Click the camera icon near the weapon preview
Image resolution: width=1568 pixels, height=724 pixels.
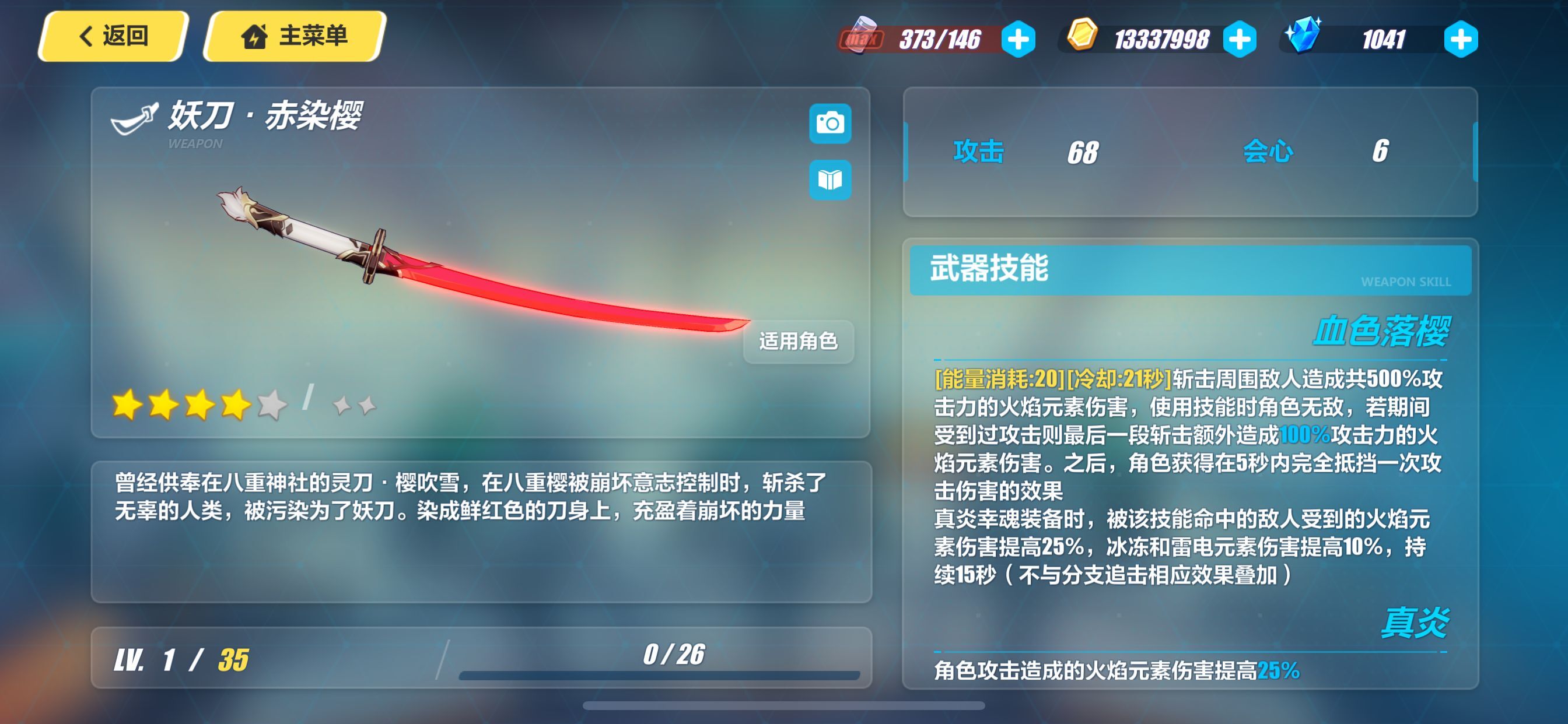pyautogui.click(x=831, y=122)
